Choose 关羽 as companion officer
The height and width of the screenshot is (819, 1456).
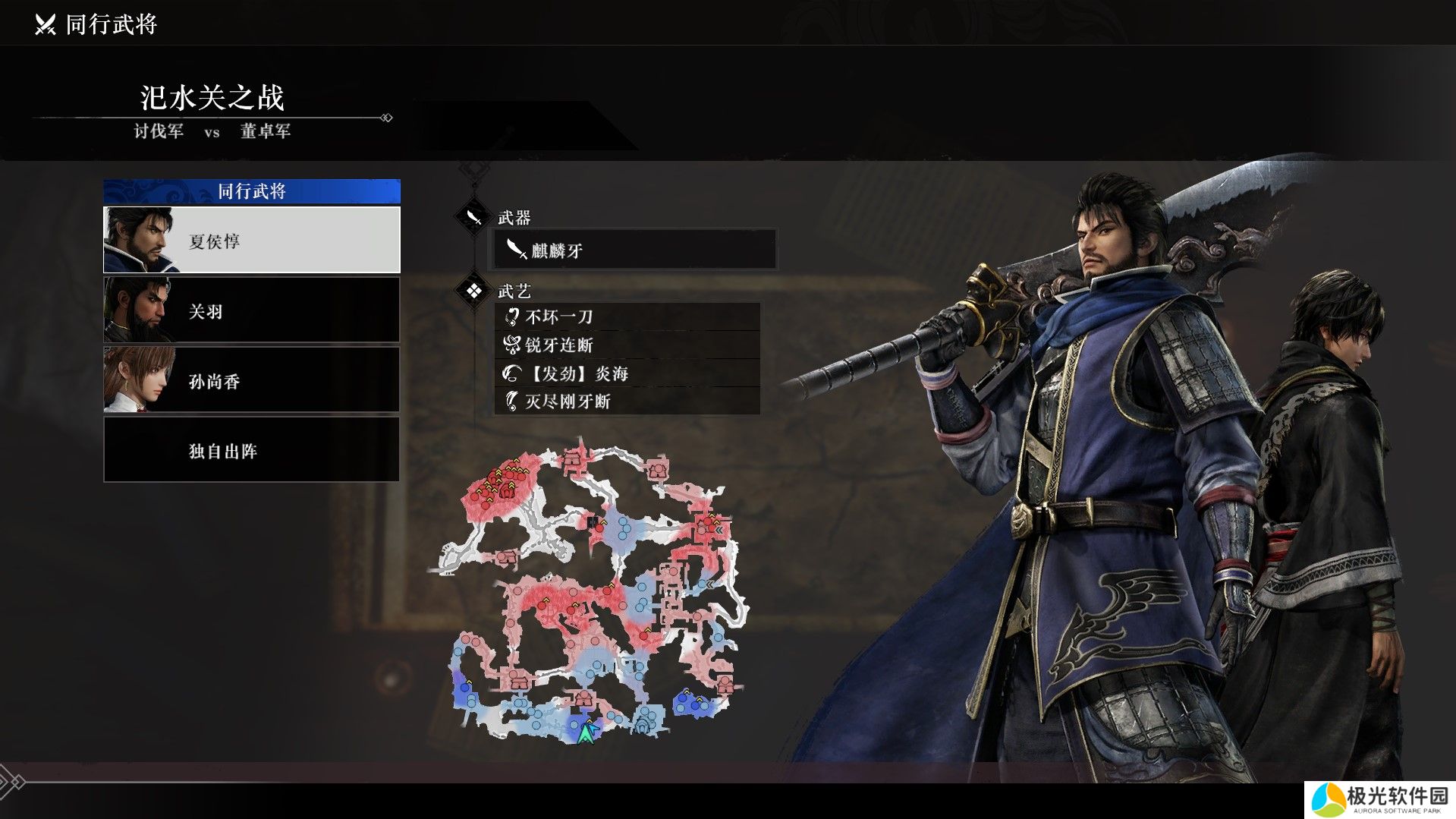(251, 310)
